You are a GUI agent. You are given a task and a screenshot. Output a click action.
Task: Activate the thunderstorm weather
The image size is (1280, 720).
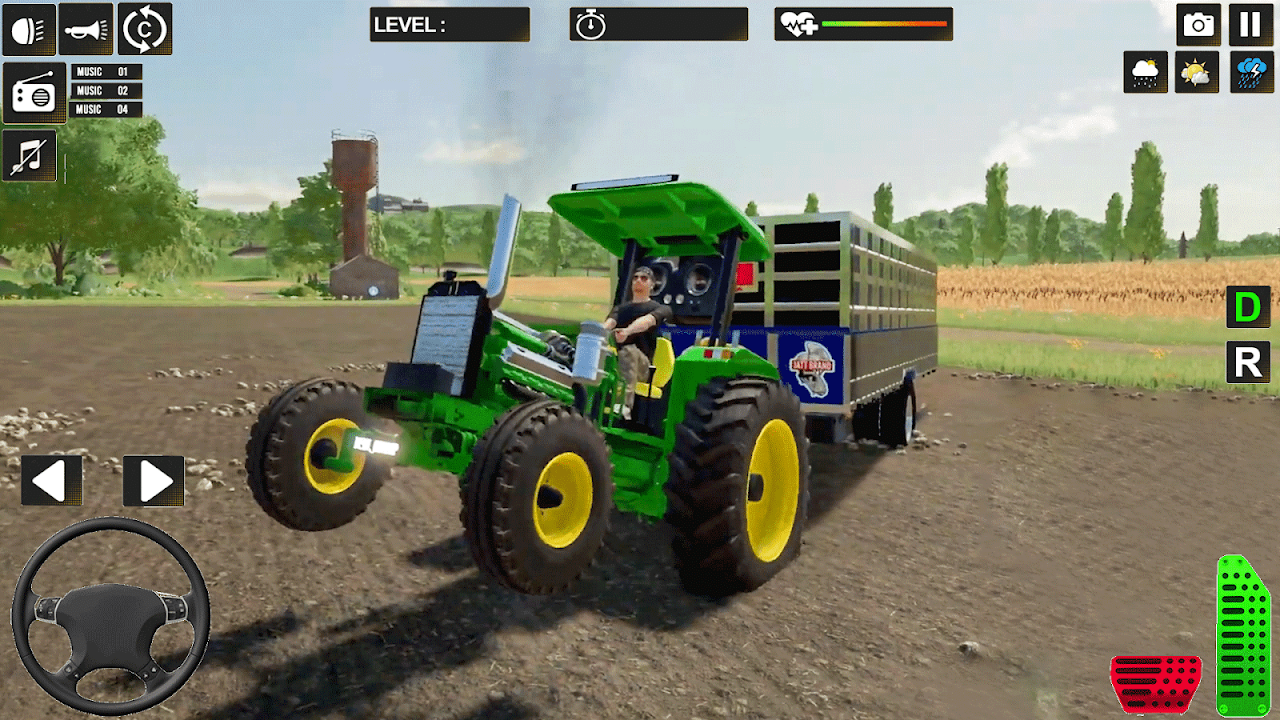[1250, 72]
